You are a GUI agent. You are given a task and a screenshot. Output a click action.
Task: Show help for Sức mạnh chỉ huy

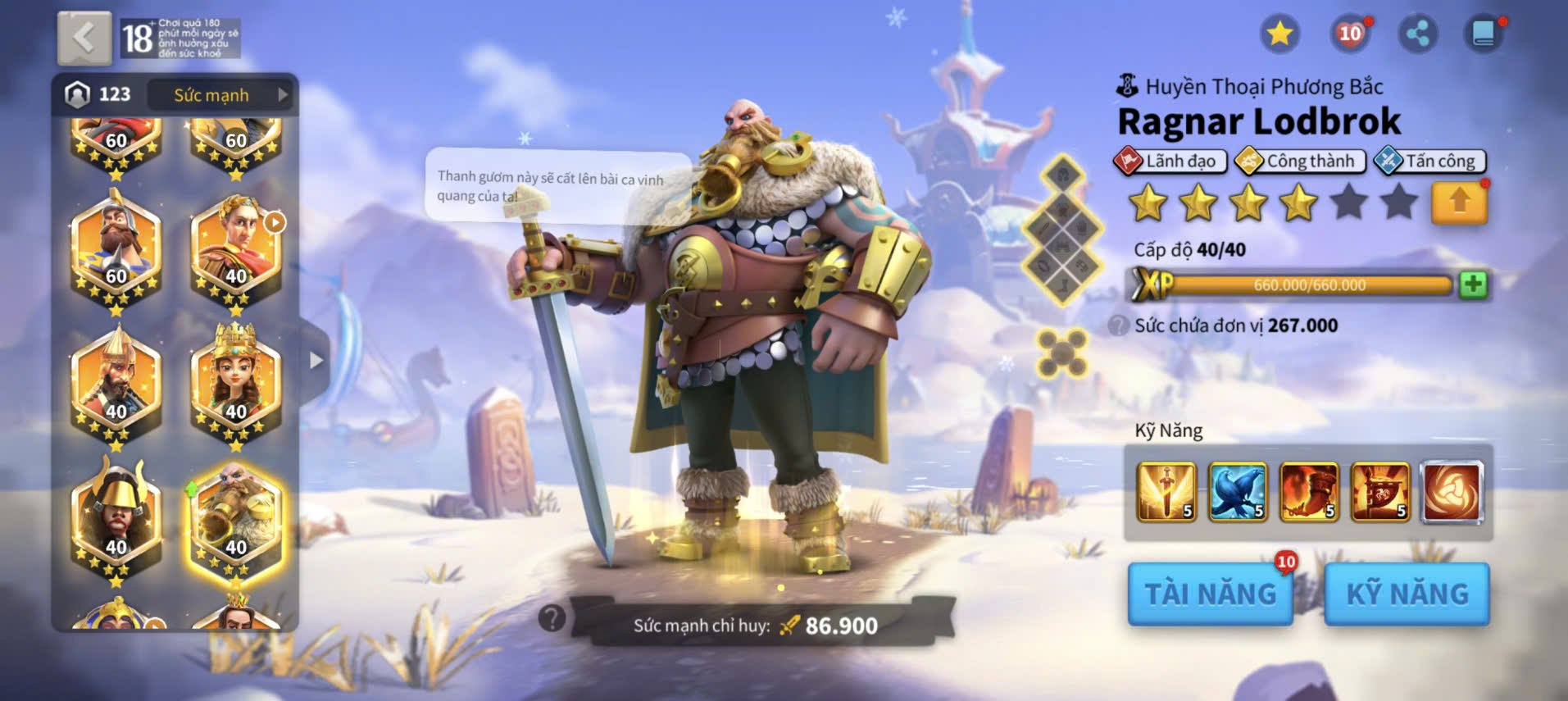pyautogui.click(x=552, y=617)
